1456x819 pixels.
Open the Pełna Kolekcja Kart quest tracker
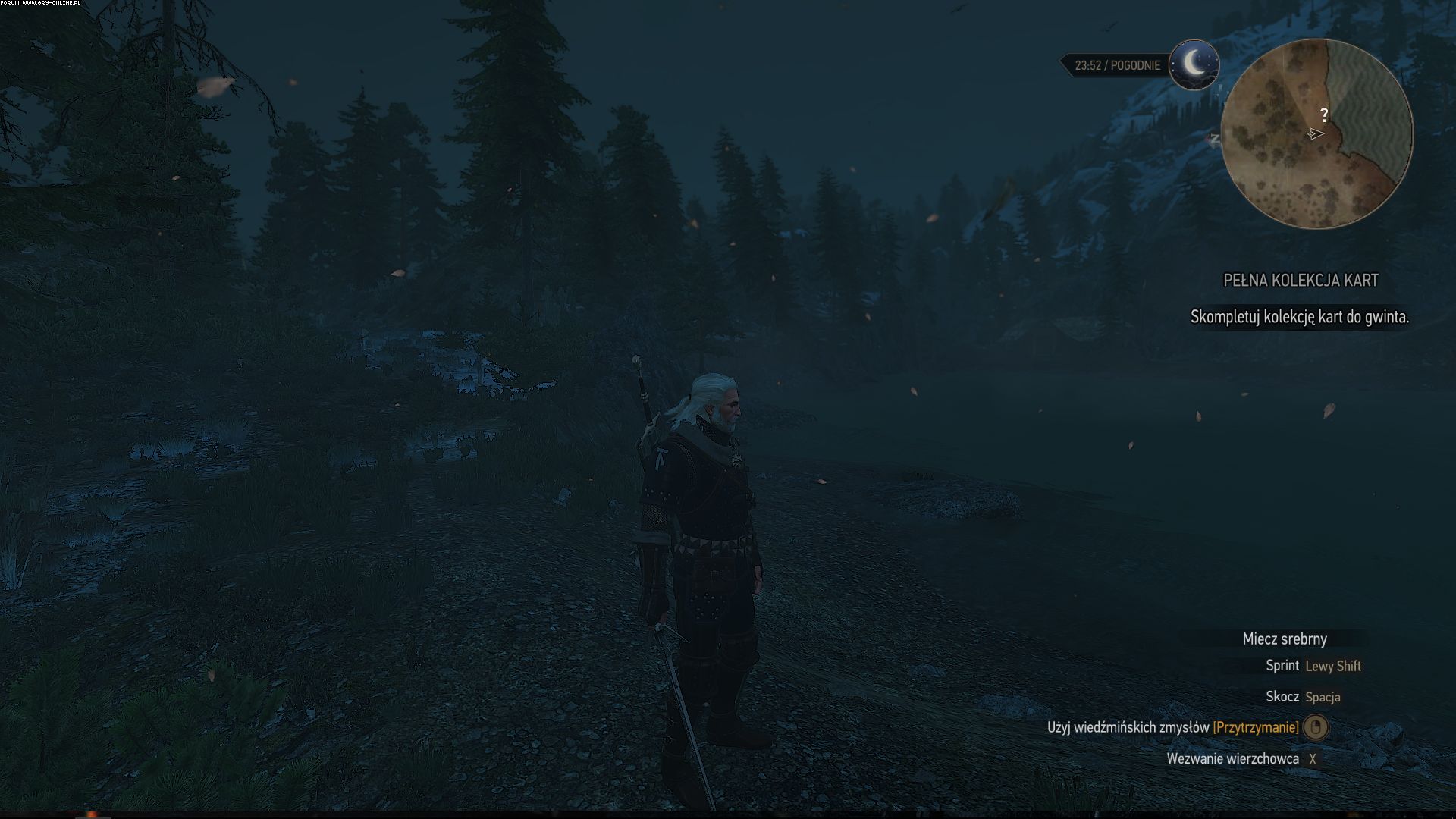[x=1301, y=281]
